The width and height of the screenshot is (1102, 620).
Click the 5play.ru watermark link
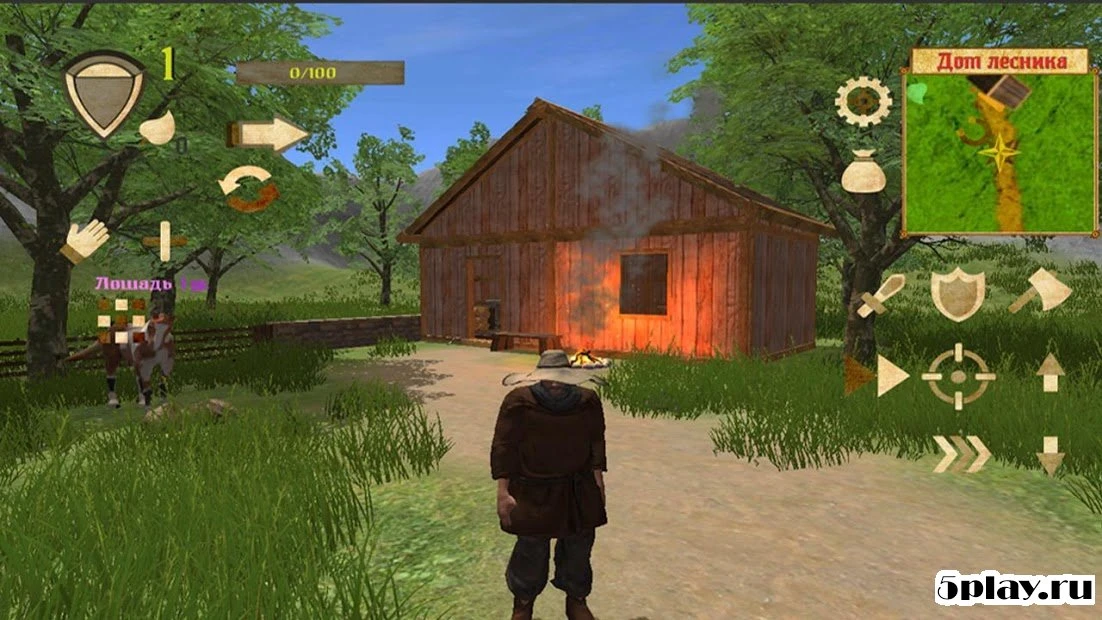pyautogui.click(x=1011, y=588)
